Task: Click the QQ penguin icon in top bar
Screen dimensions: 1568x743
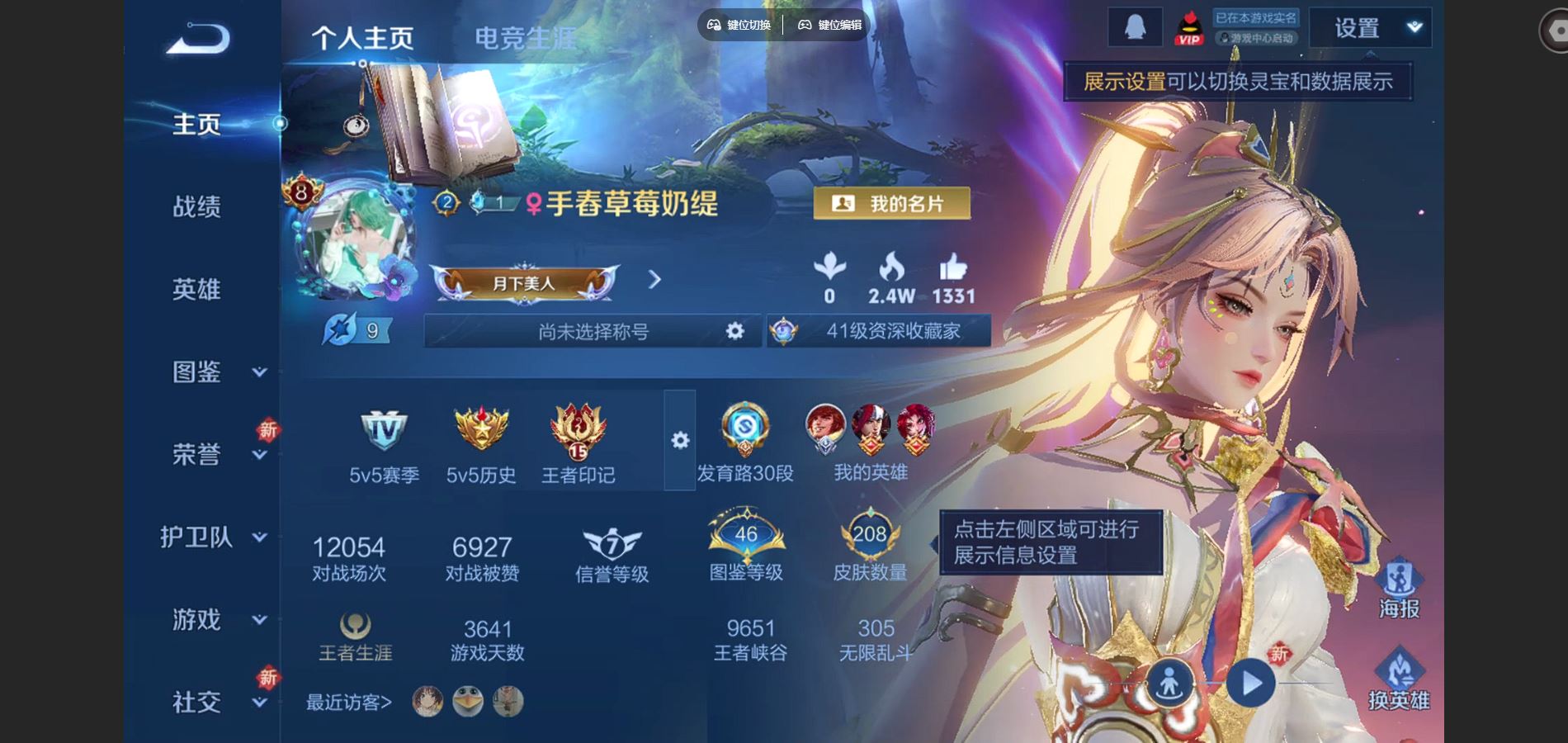Action: coord(1133,26)
